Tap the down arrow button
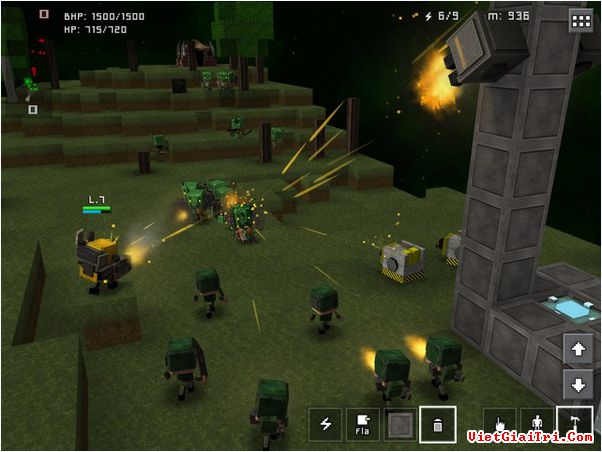The height and width of the screenshot is (452, 602). (577, 385)
